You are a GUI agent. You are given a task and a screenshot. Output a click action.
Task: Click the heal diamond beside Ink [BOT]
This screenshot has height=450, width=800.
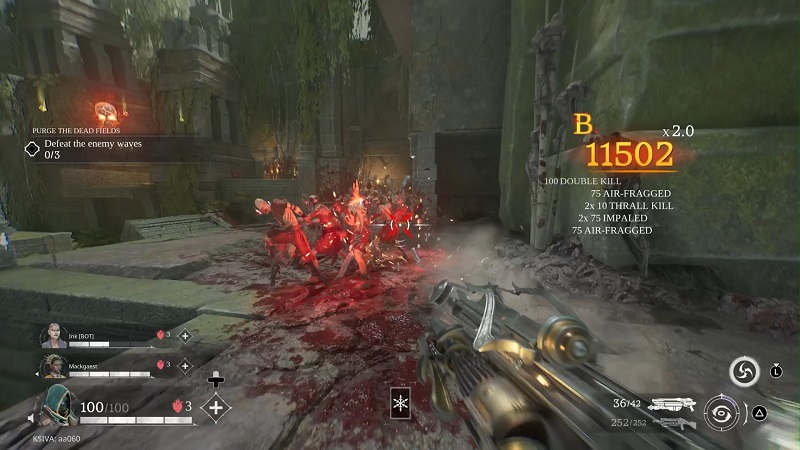[184, 336]
